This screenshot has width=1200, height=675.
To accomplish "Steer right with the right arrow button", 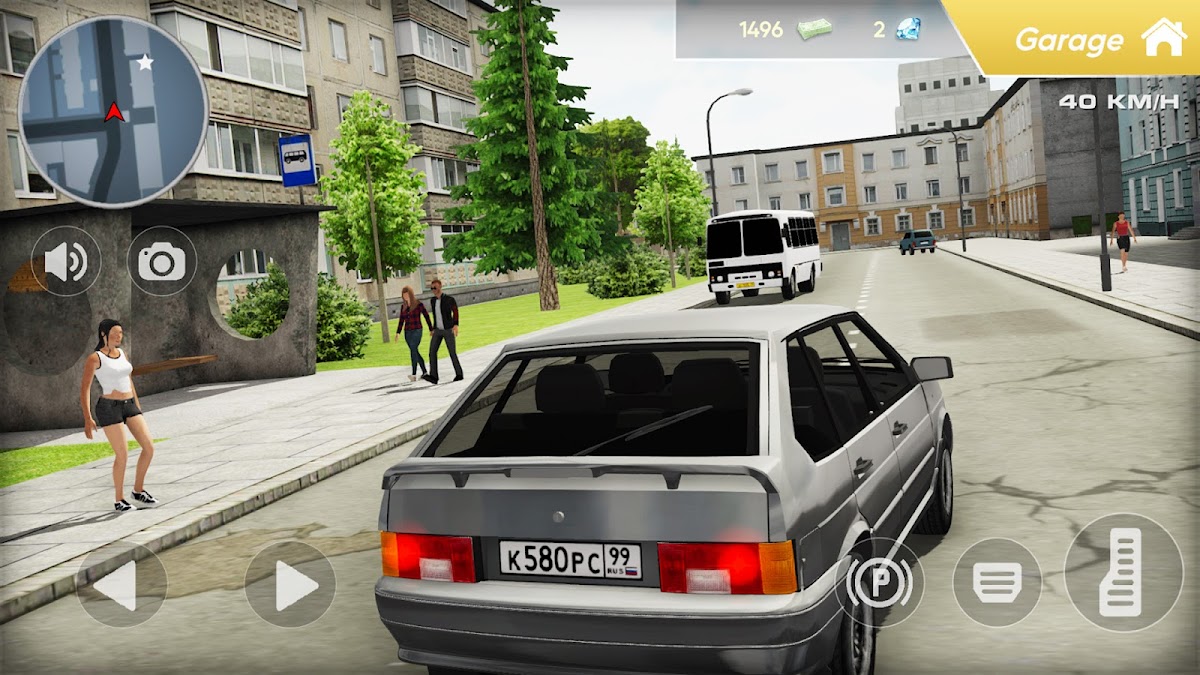I will 290,585.
